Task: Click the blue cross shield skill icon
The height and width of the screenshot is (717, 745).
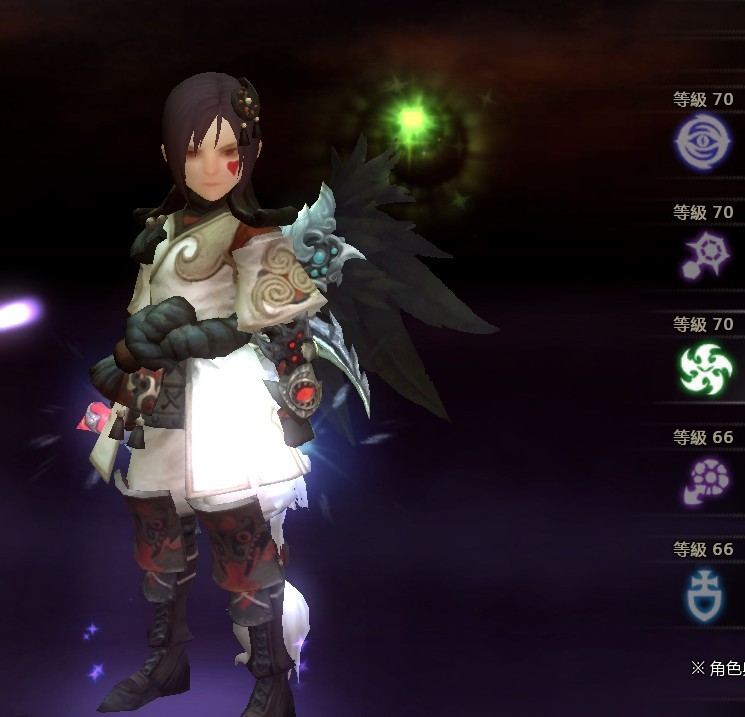Action: [x=706, y=592]
